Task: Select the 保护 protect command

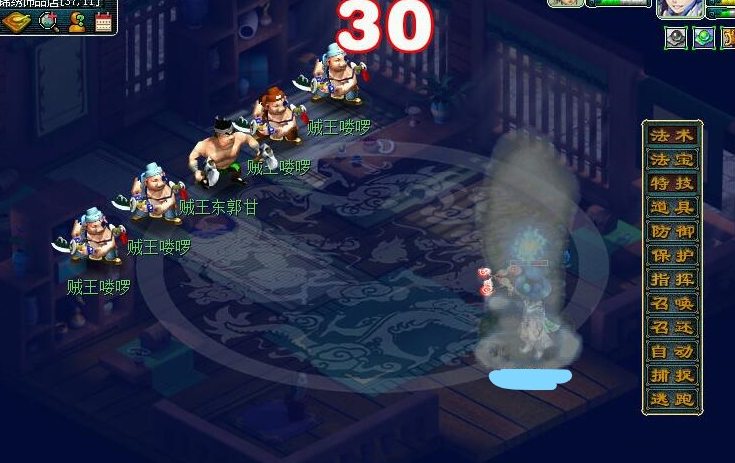Action: pos(672,255)
